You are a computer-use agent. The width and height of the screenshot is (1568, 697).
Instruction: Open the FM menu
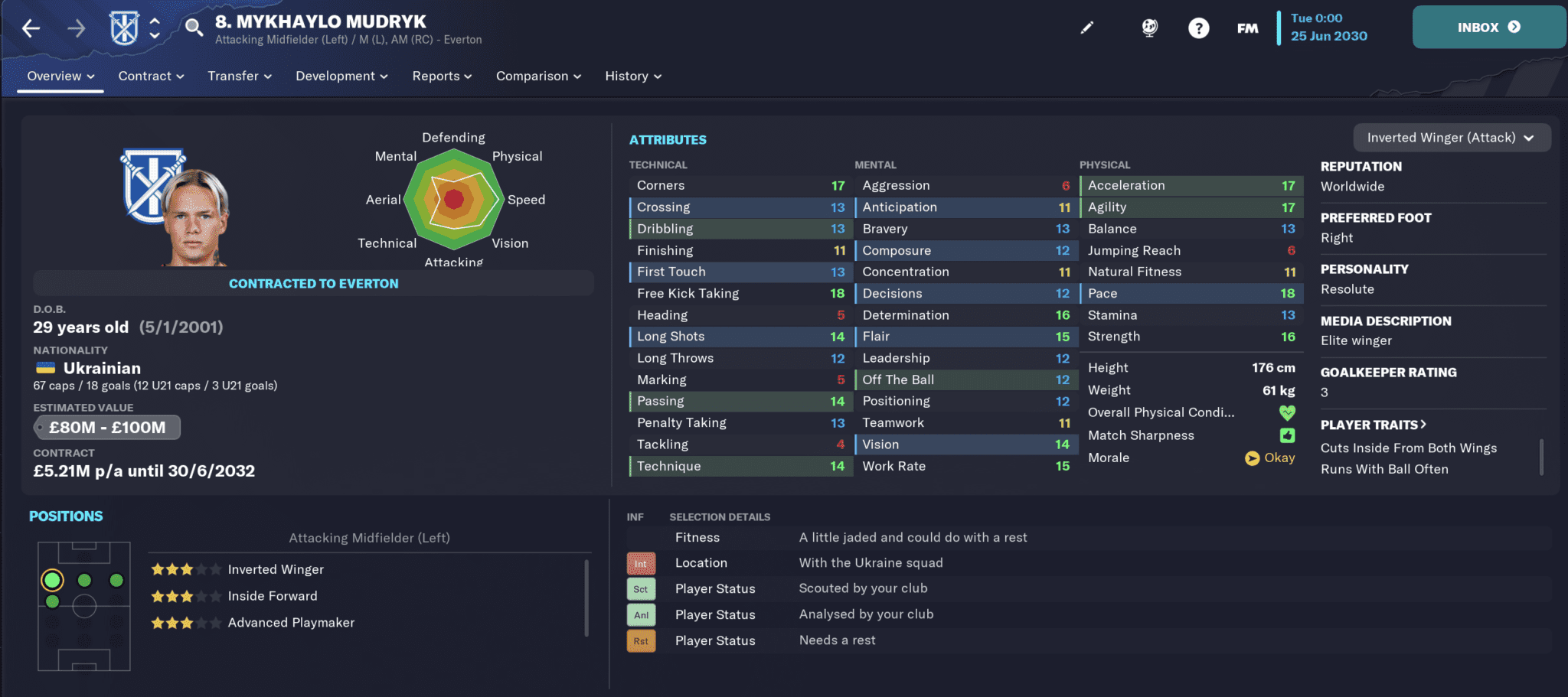pos(1247,28)
